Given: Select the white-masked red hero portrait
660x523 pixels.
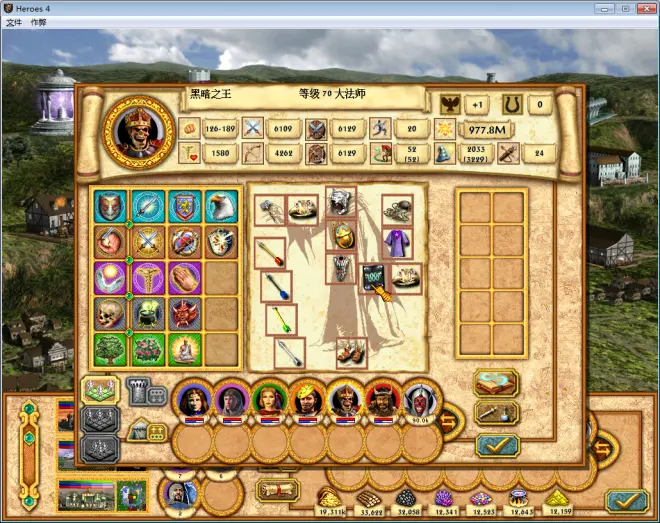Looking at the screenshot, I should tap(421, 400).
